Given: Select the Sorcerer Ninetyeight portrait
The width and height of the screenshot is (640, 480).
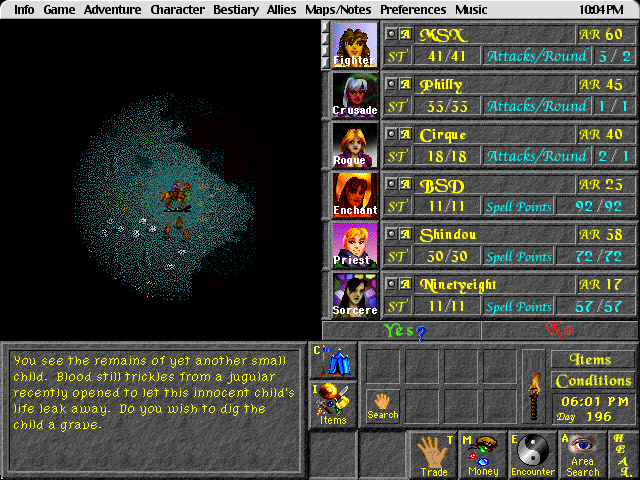Looking at the screenshot, I should point(355,295).
